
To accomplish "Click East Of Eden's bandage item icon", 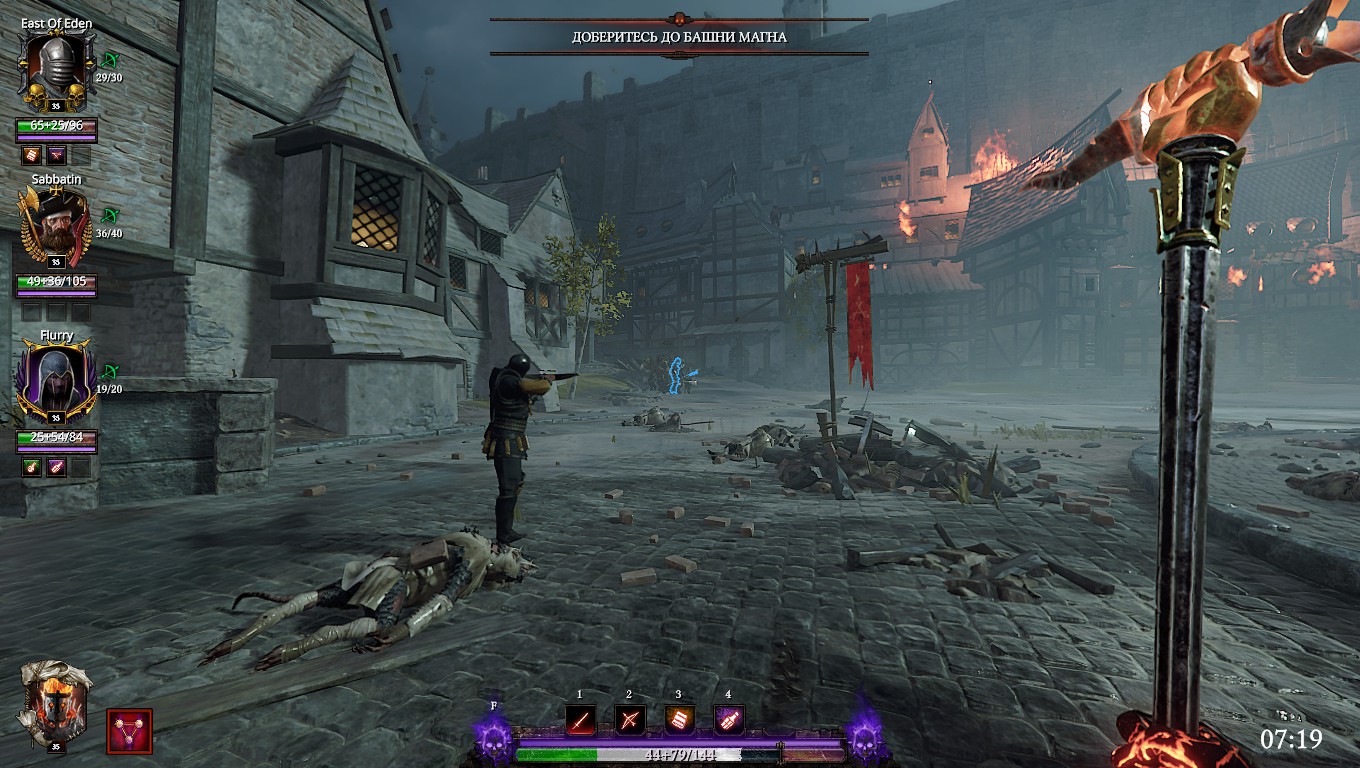I will 32,155.
